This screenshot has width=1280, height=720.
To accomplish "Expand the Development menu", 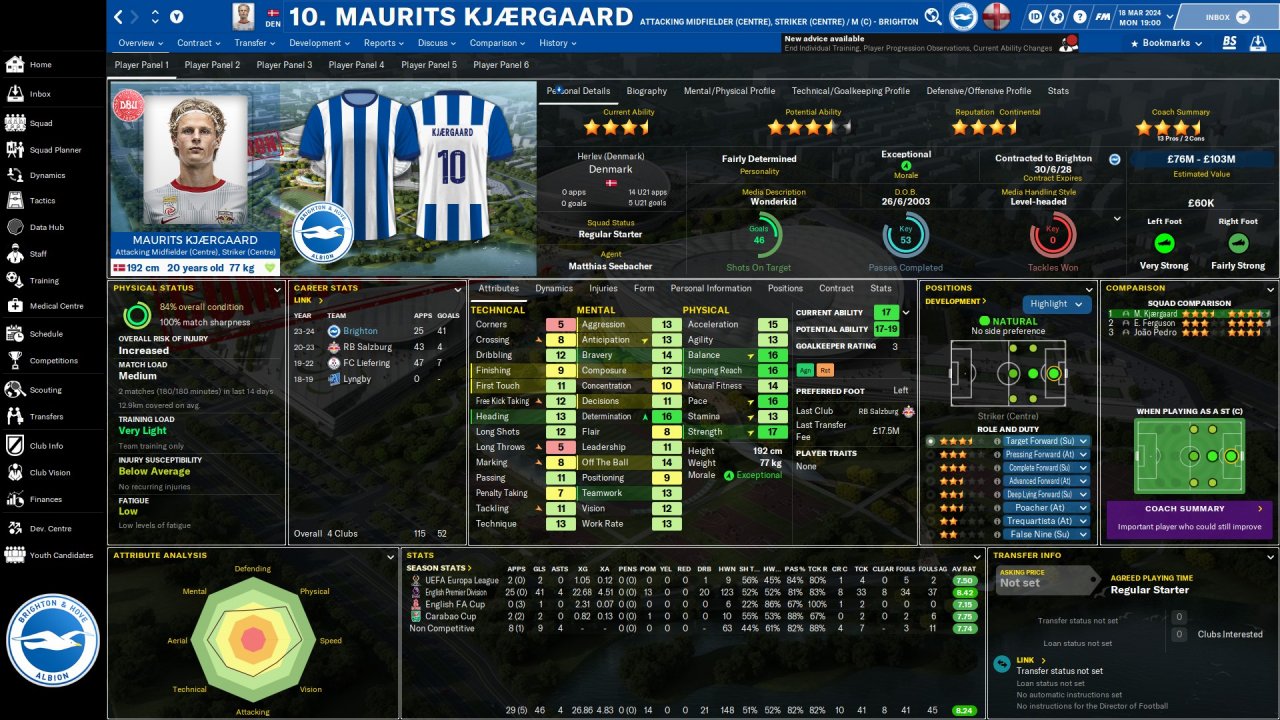I will 319,43.
